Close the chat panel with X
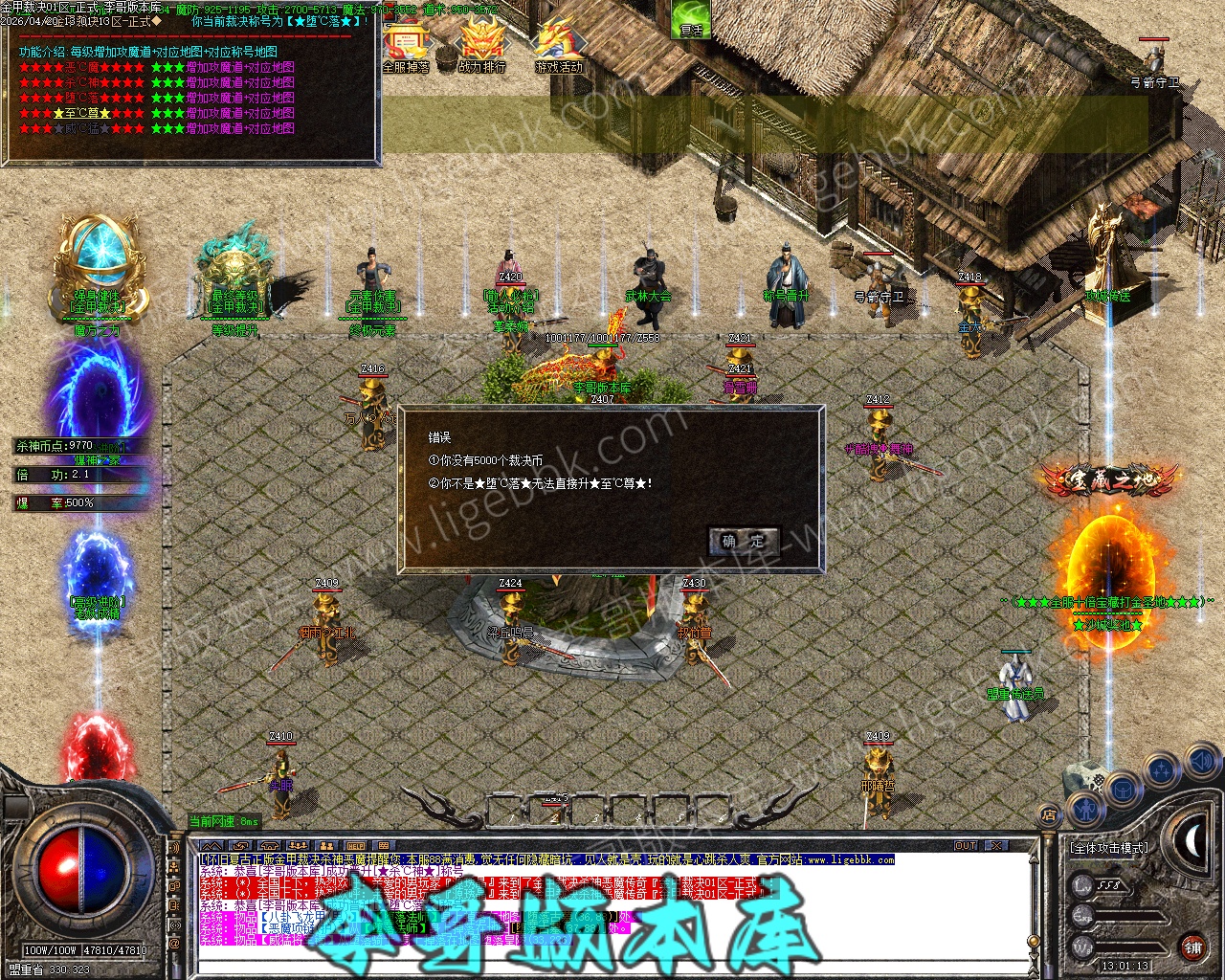The width and height of the screenshot is (1225, 980). click(997, 846)
